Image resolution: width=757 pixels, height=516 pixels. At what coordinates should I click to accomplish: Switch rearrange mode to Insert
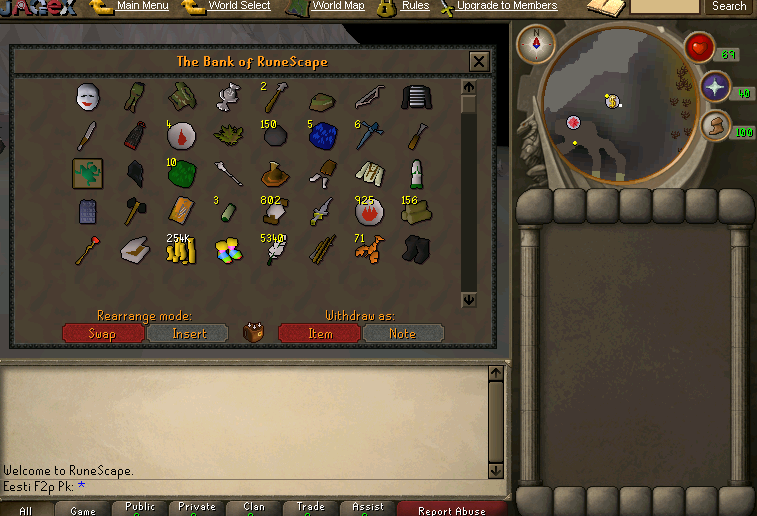[188, 333]
